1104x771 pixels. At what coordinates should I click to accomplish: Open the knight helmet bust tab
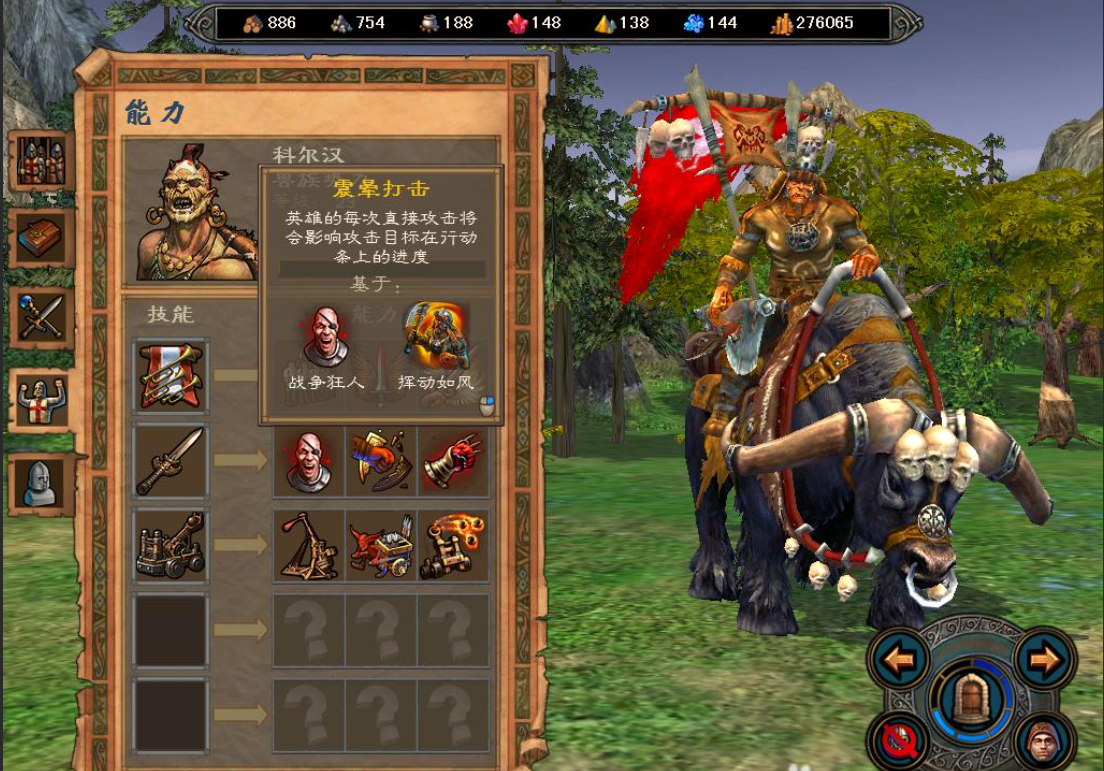pos(41,484)
